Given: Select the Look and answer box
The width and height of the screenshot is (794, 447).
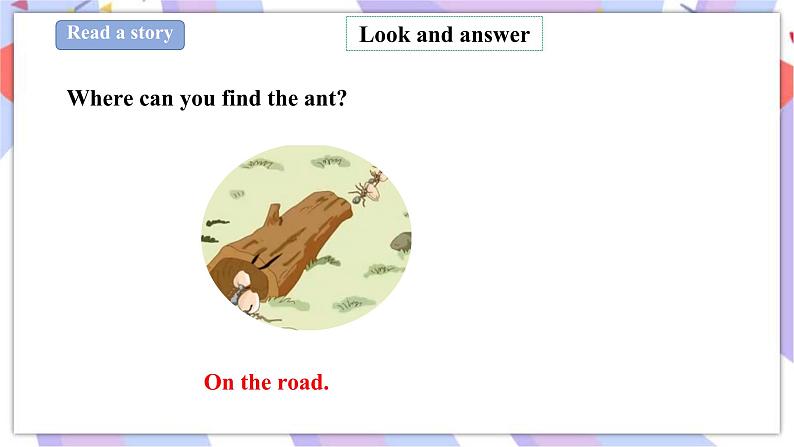Looking at the screenshot, I should pos(444,35).
